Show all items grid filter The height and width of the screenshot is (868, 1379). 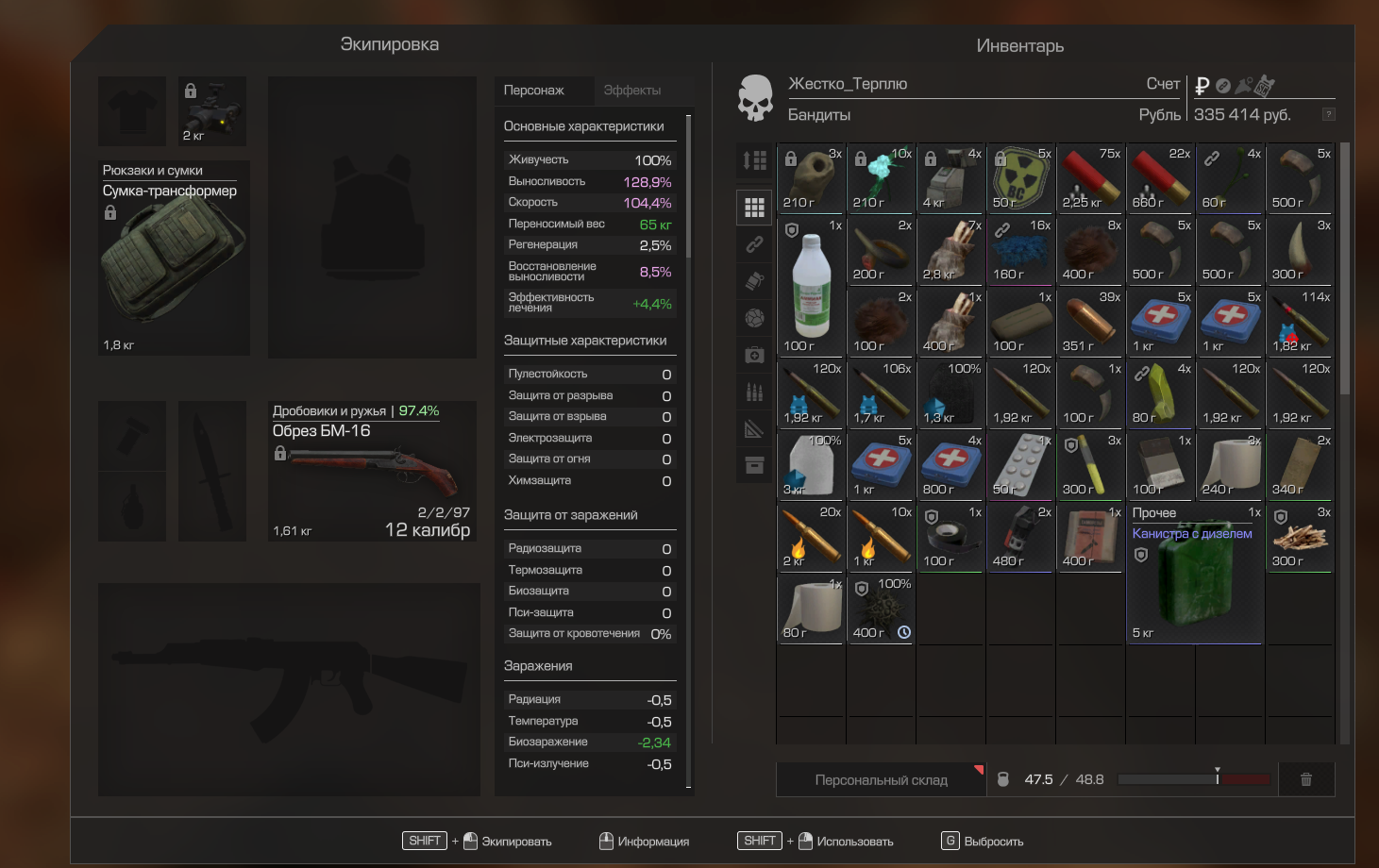pyautogui.click(x=754, y=207)
